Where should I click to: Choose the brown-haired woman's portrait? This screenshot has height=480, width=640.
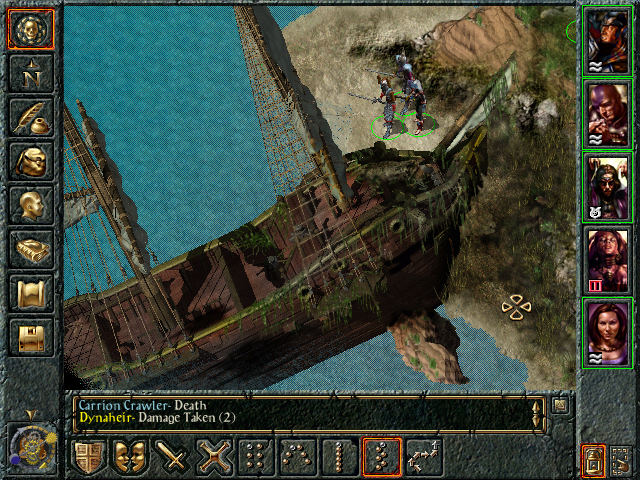click(x=606, y=333)
